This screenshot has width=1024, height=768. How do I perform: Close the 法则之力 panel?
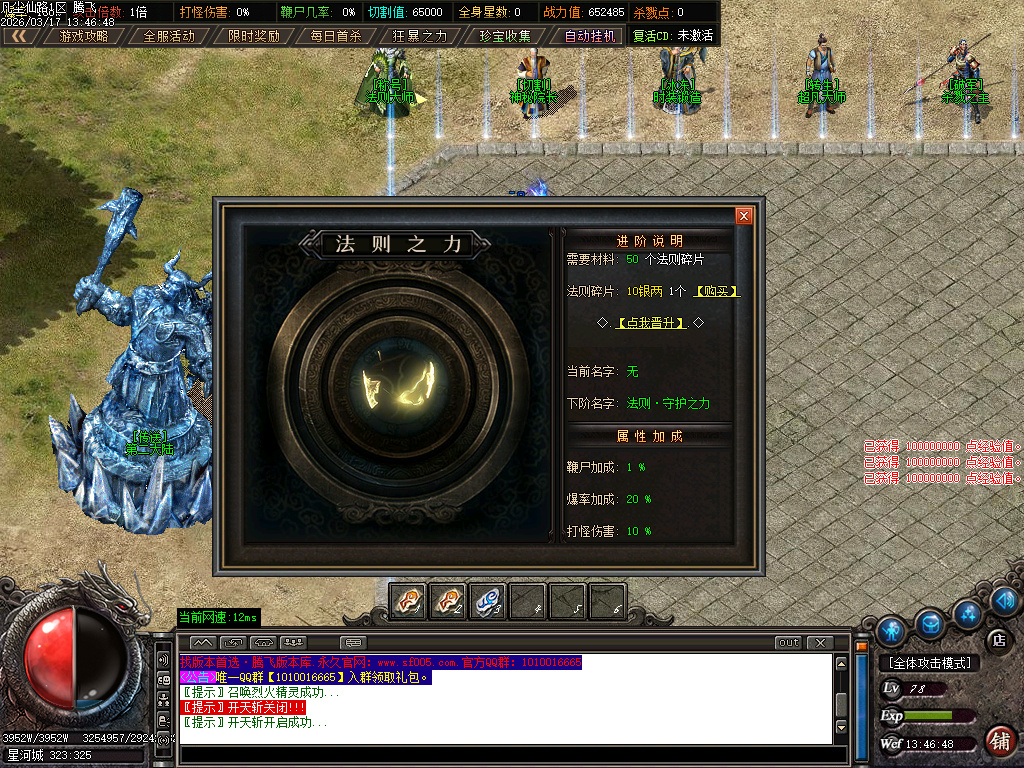[743, 216]
